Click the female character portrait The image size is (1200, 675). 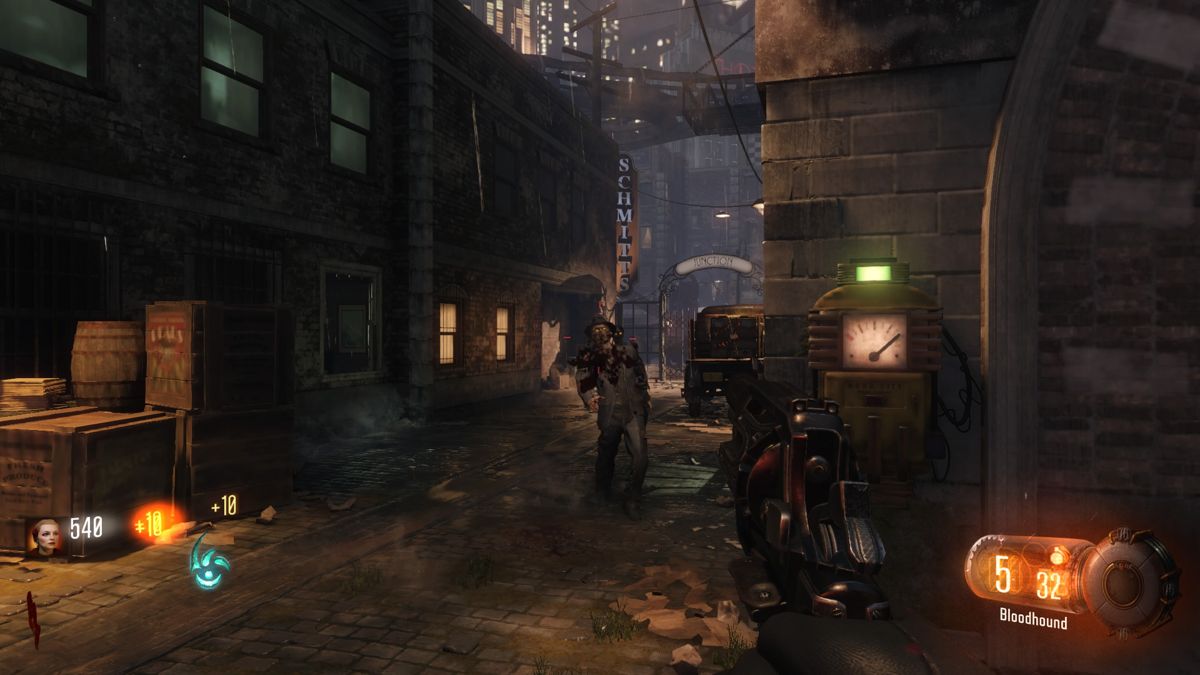[47, 535]
